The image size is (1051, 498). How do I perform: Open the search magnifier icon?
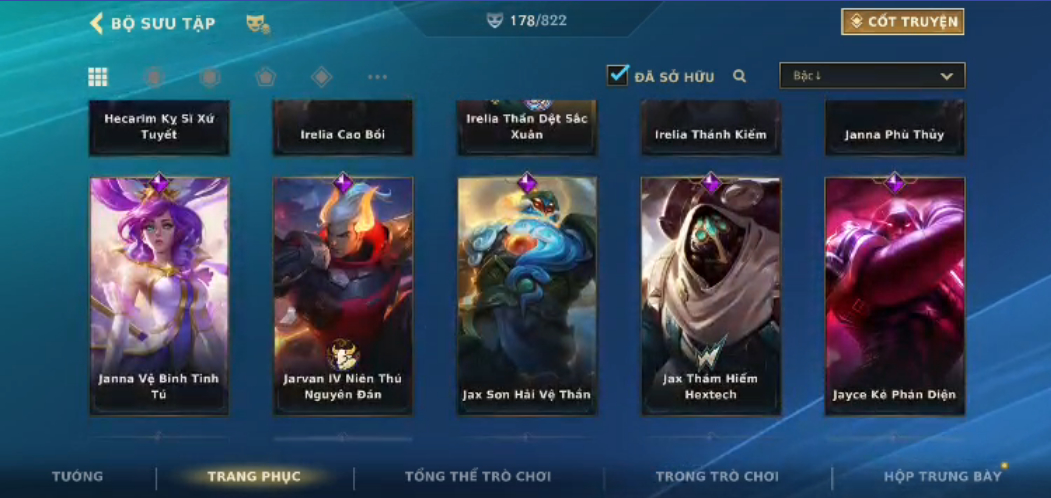coord(740,76)
